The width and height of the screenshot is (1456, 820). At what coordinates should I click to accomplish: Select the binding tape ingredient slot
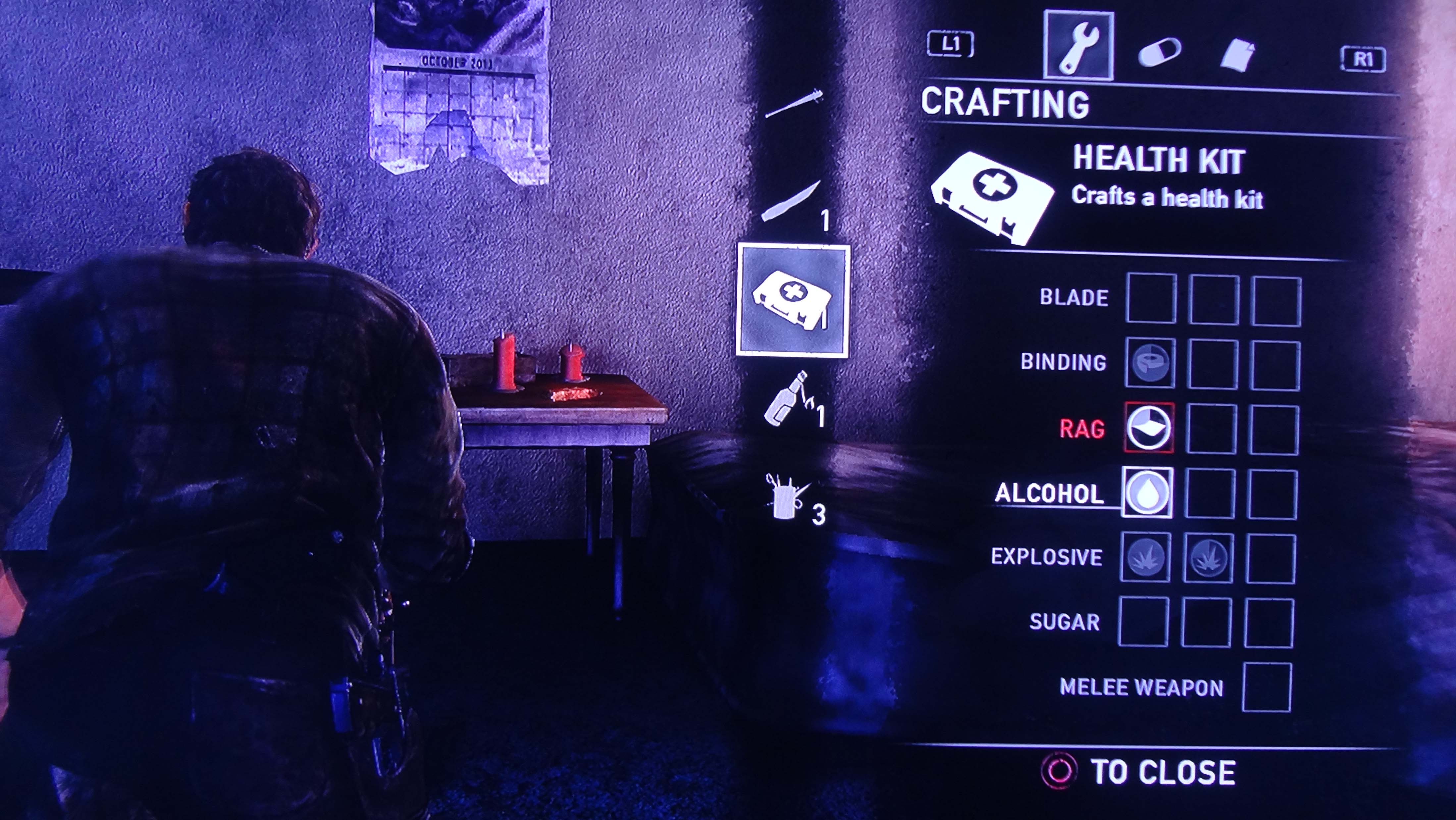[x=1150, y=363]
